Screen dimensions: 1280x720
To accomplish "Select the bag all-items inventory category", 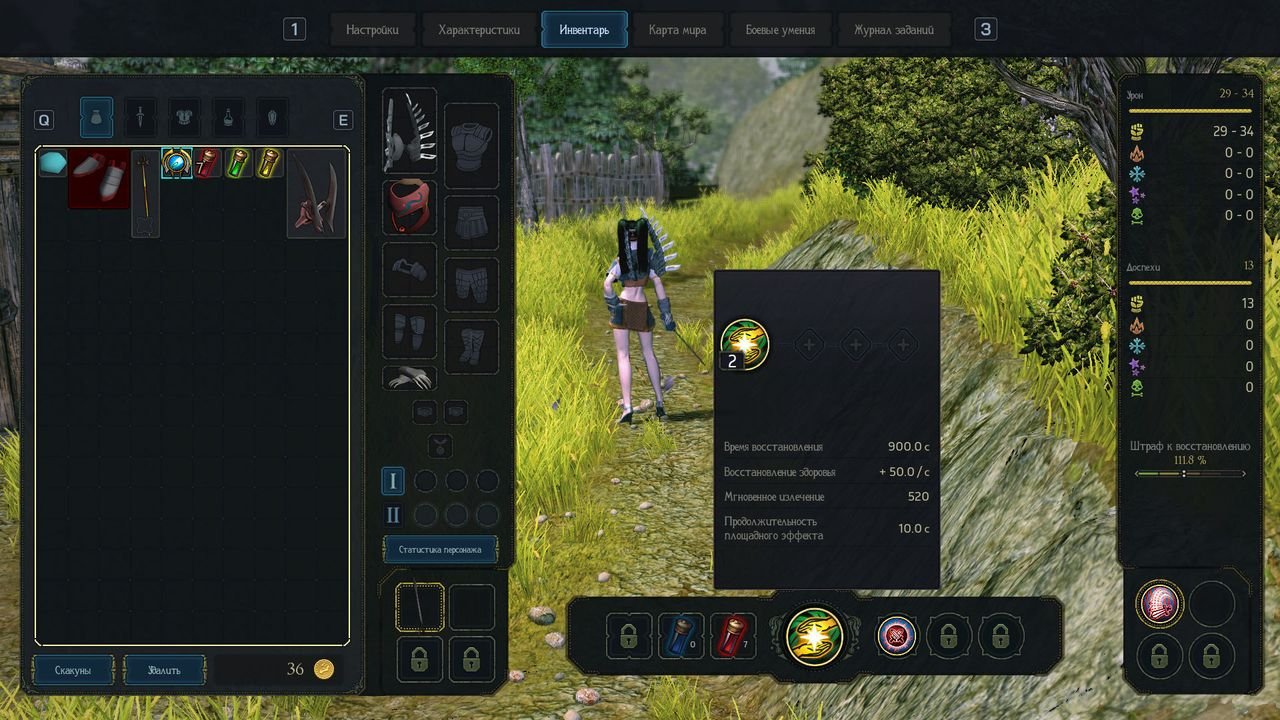I will [96, 118].
